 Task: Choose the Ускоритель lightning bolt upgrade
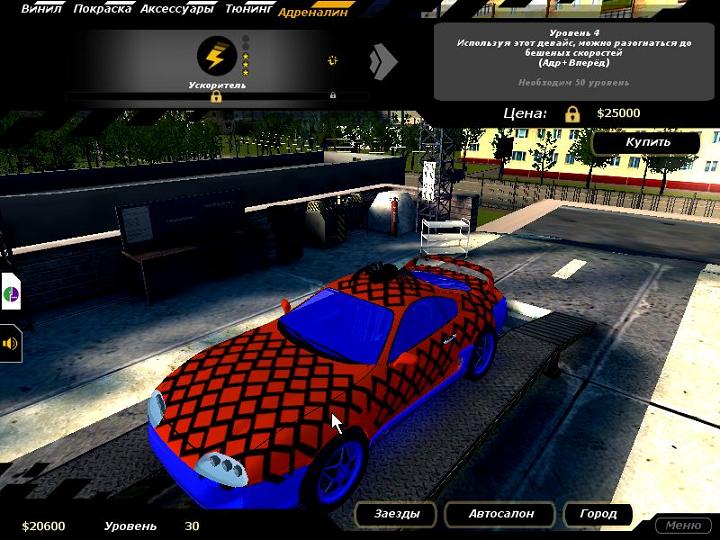[217, 56]
